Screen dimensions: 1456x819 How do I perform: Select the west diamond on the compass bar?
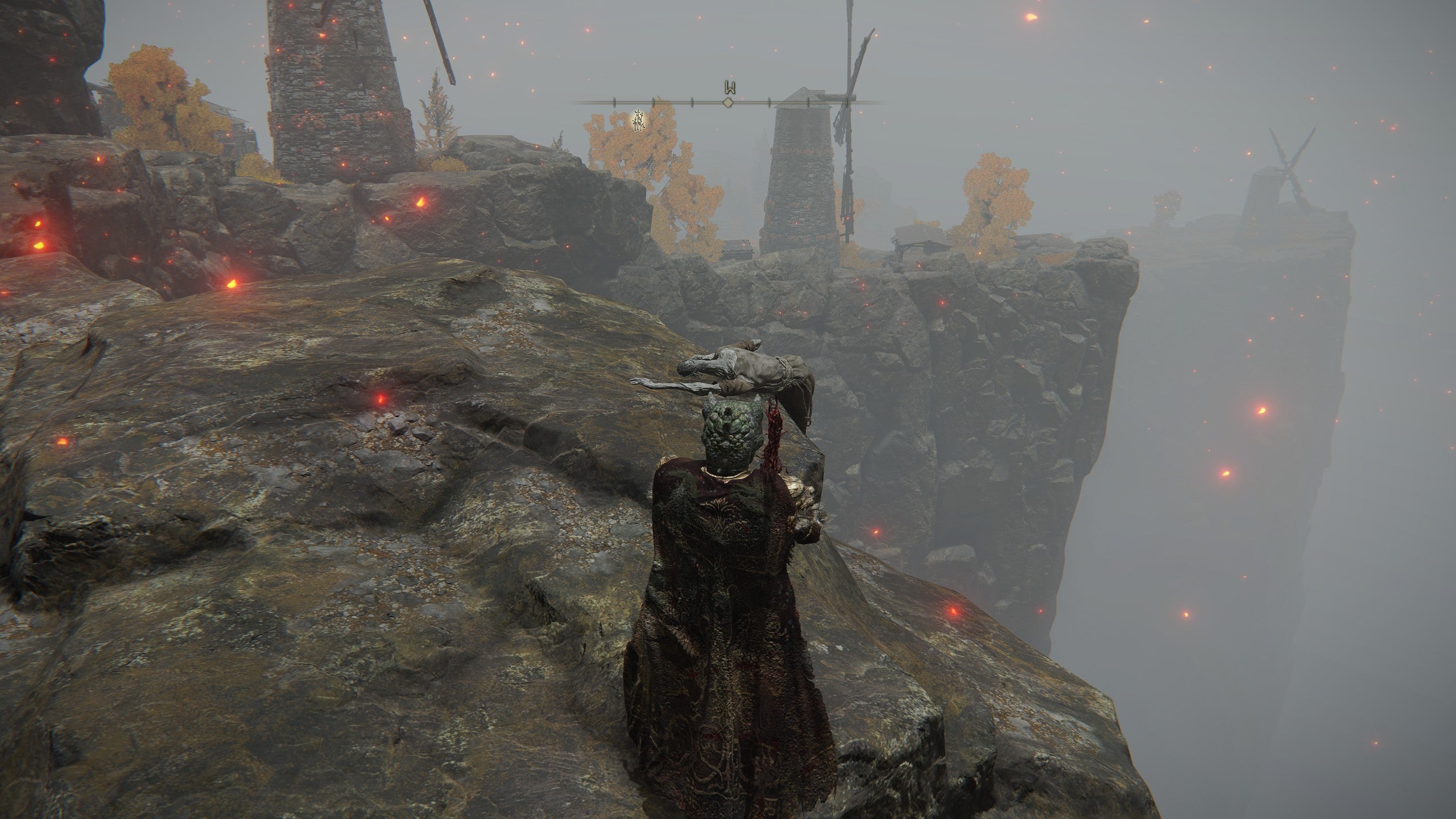tap(727, 102)
